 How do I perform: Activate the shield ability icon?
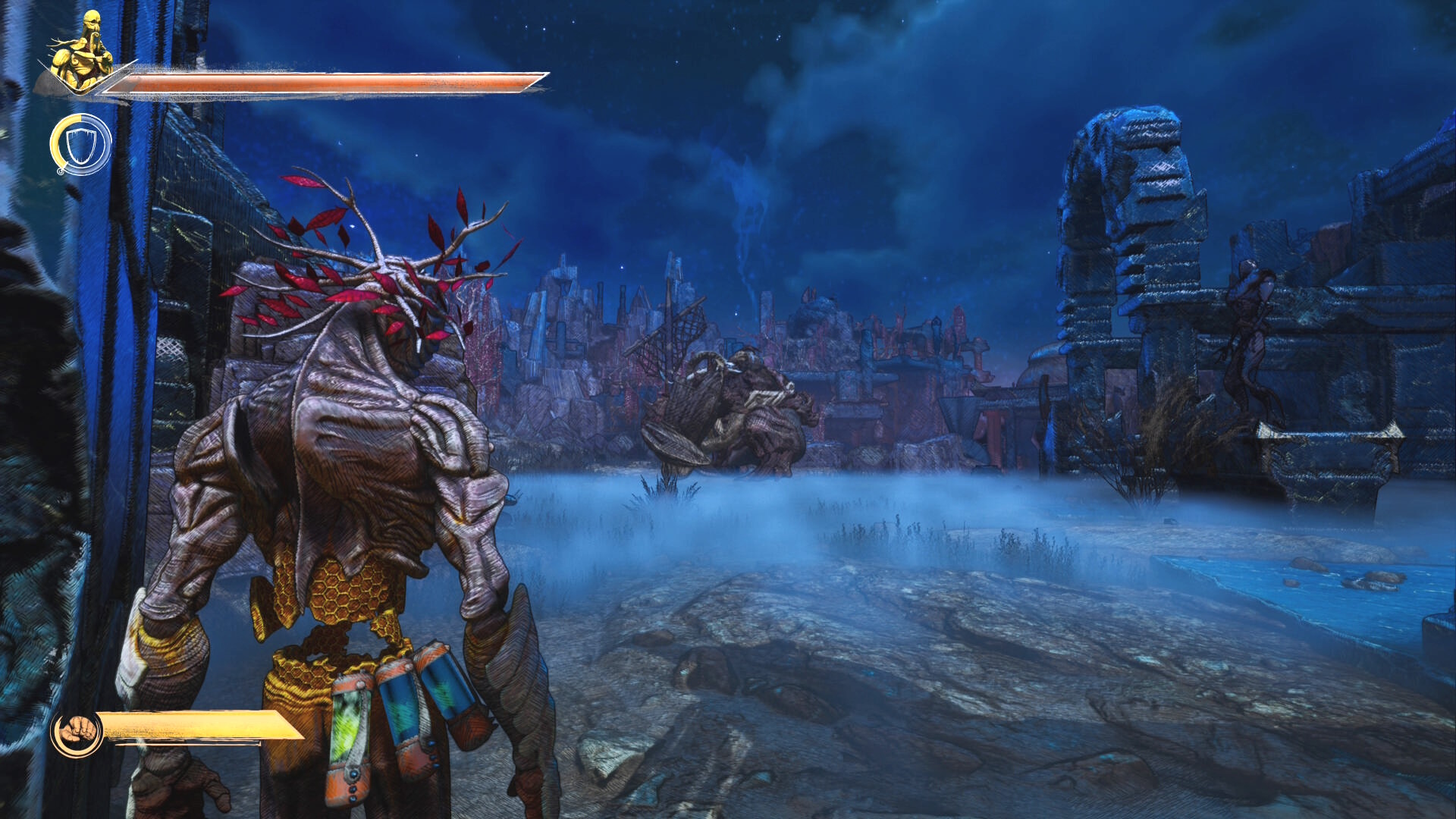click(x=81, y=144)
